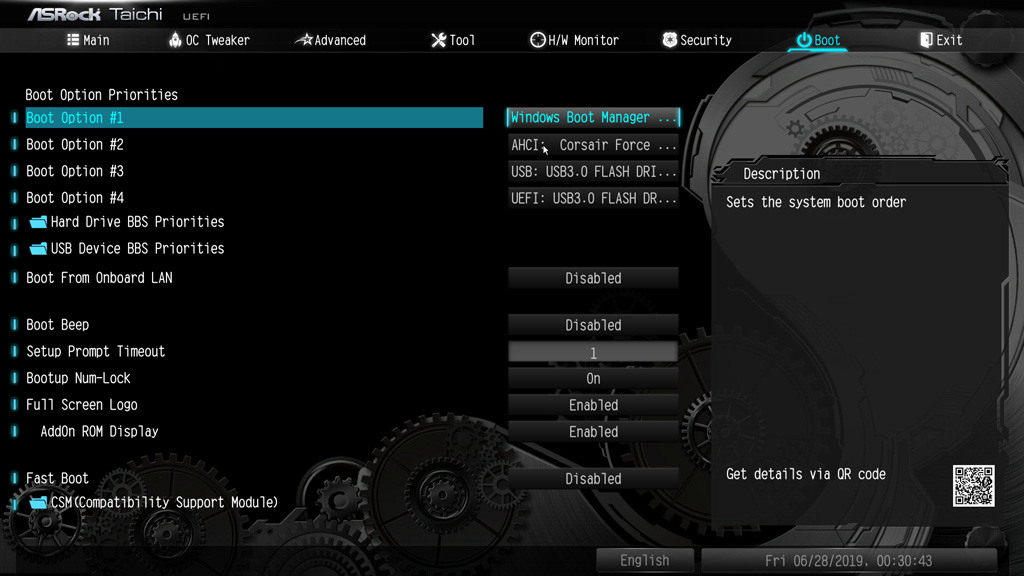Open Hard Drive BBS Priorities submenu
Image resolution: width=1024 pixels, height=576 pixels.
click(x=137, y=222)
